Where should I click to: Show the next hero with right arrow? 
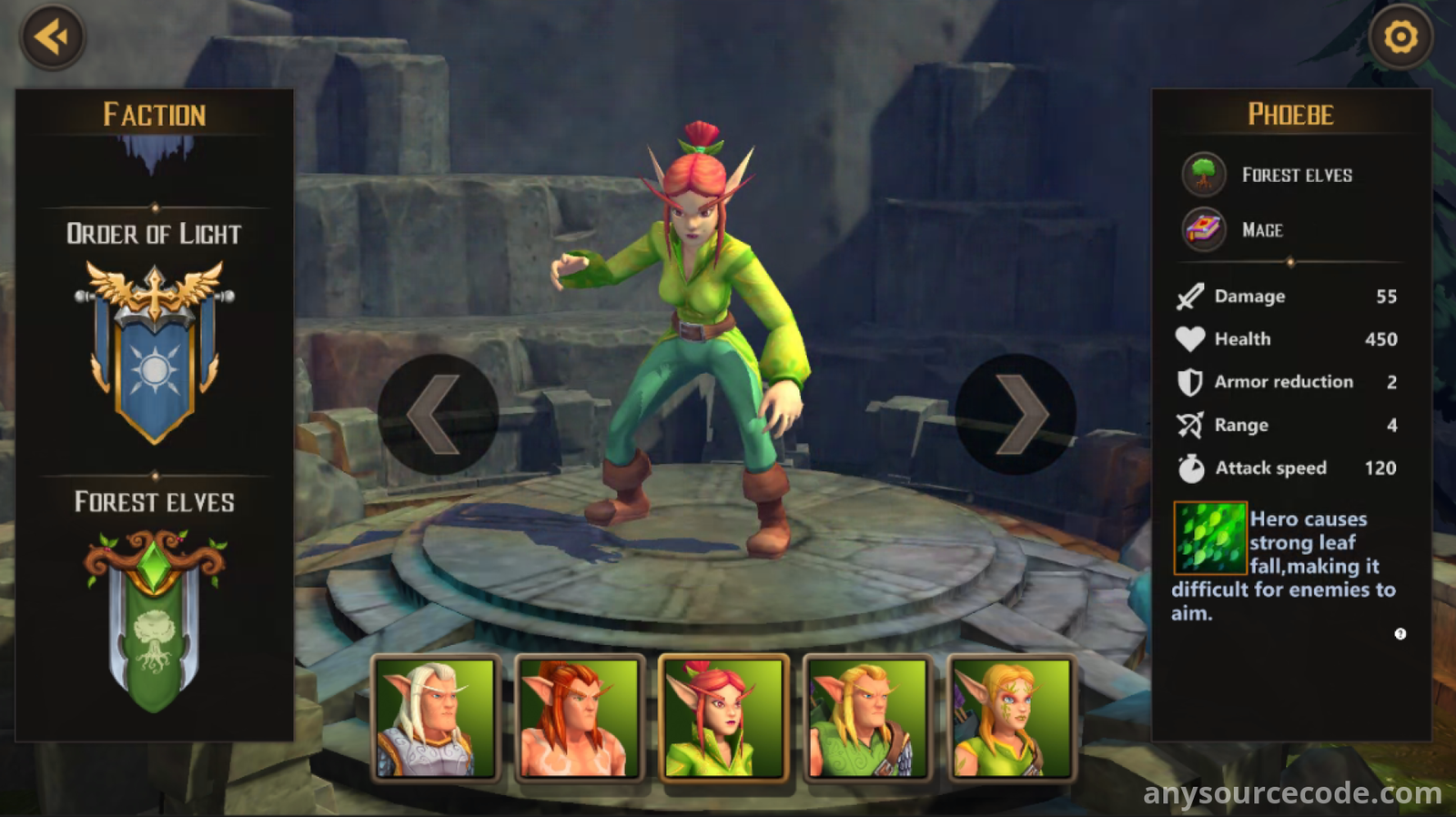[x=1016, y=415]
